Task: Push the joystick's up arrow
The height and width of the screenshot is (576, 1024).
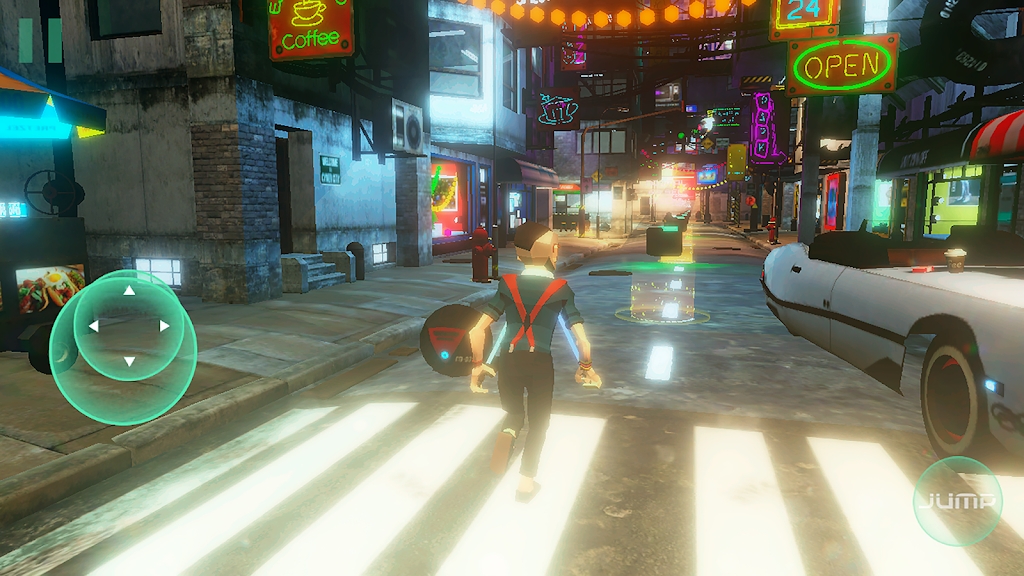Action: tap(129, 291)
